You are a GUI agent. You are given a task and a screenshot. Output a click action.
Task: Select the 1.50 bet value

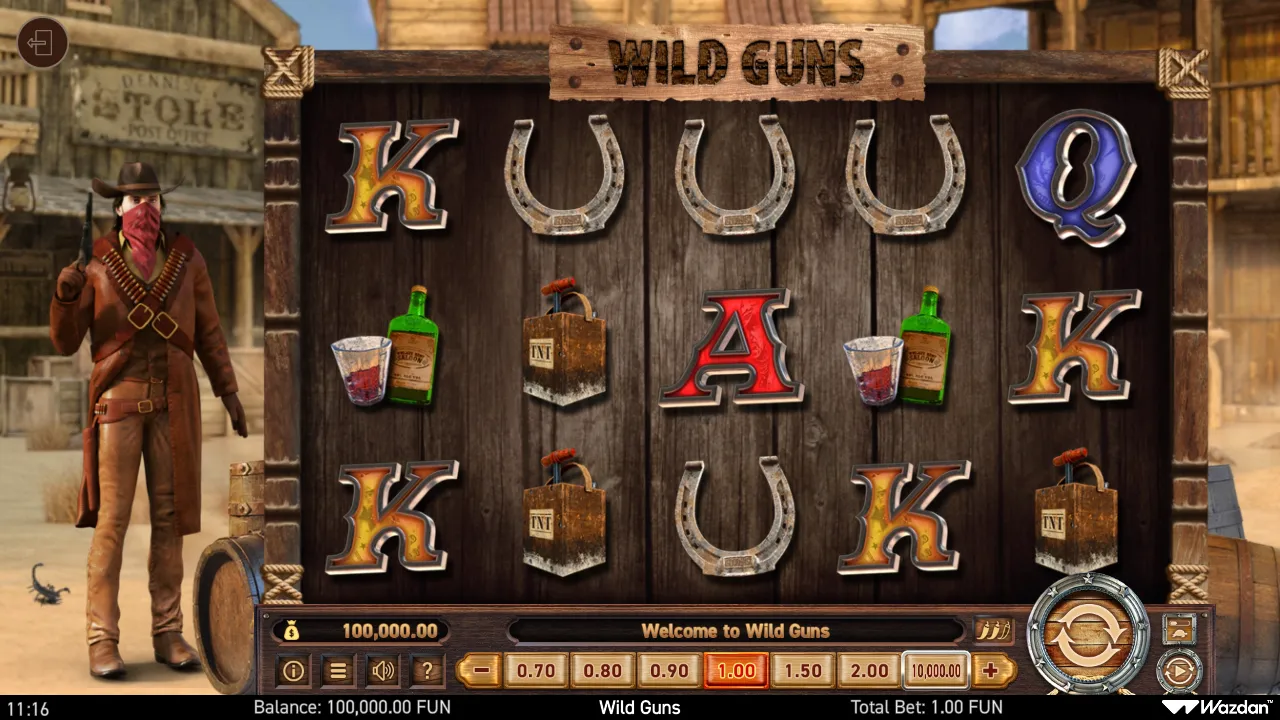(x=802, y=671)
